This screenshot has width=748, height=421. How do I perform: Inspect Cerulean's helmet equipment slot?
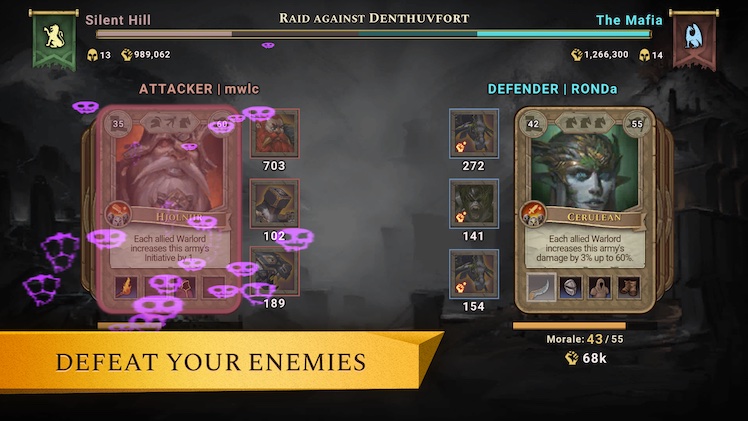[572, 288]
